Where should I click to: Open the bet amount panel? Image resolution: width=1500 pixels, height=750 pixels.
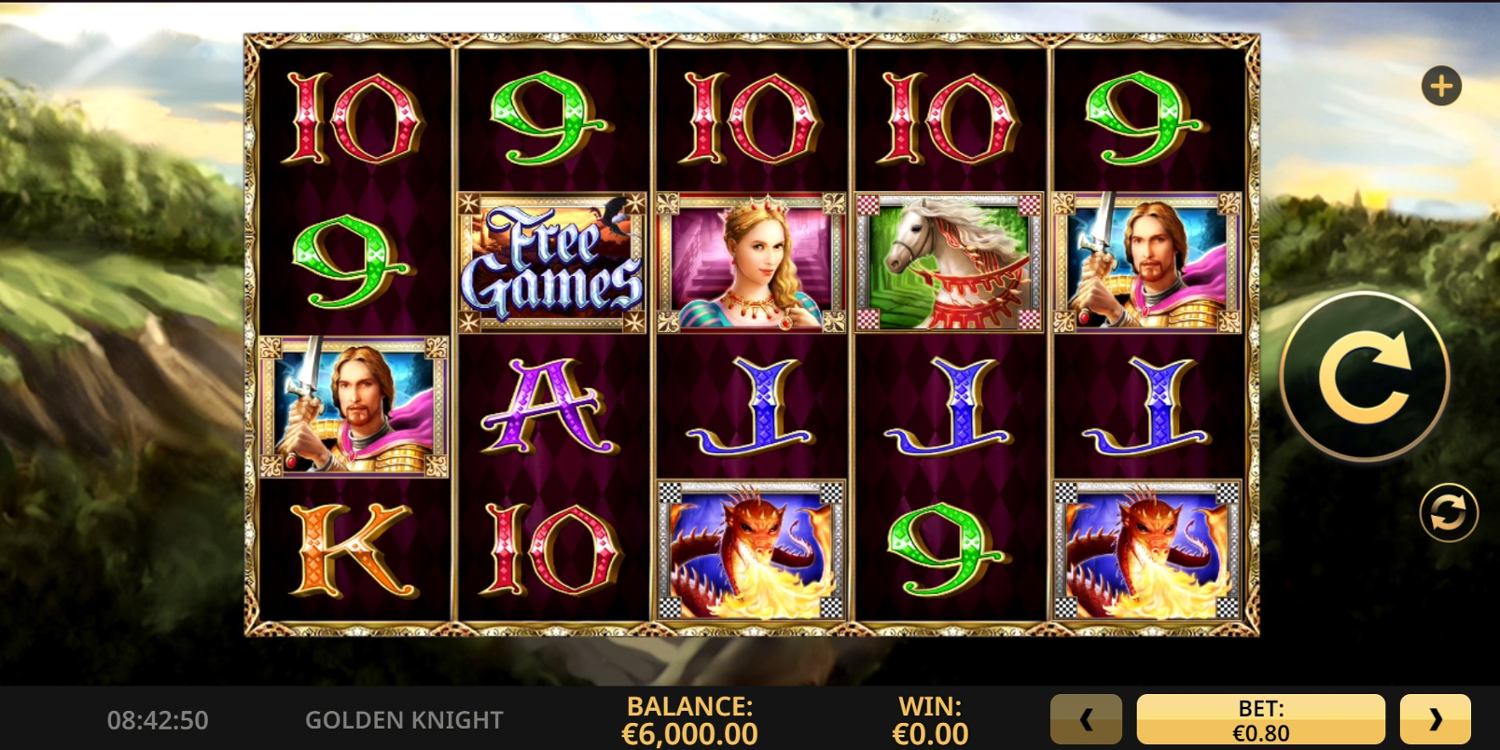(x=1260, y=720)
